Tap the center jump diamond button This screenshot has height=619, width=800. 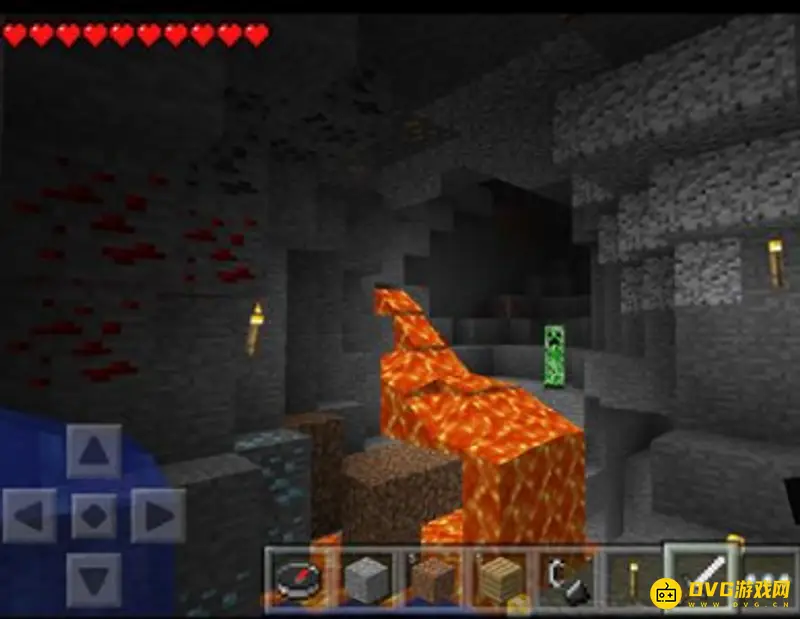(x=94, y=516)
